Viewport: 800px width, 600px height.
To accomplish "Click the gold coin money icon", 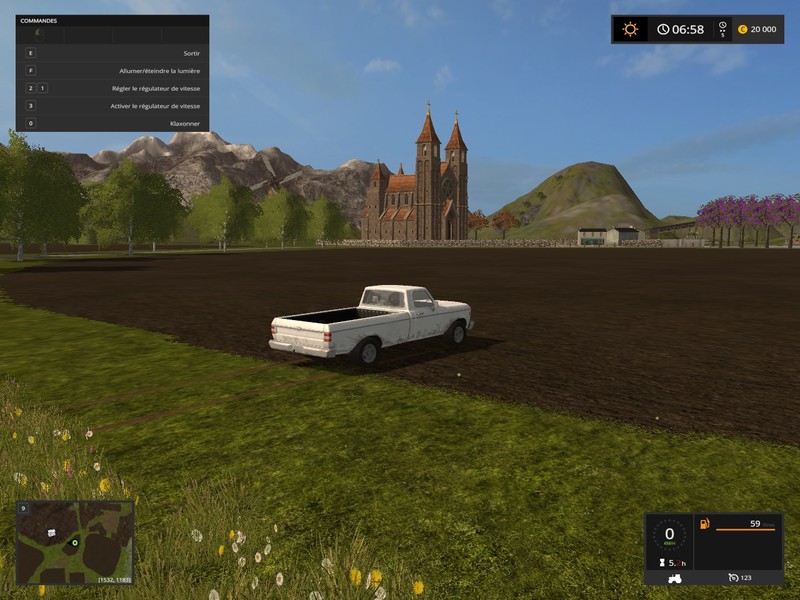I will point(743,29).
